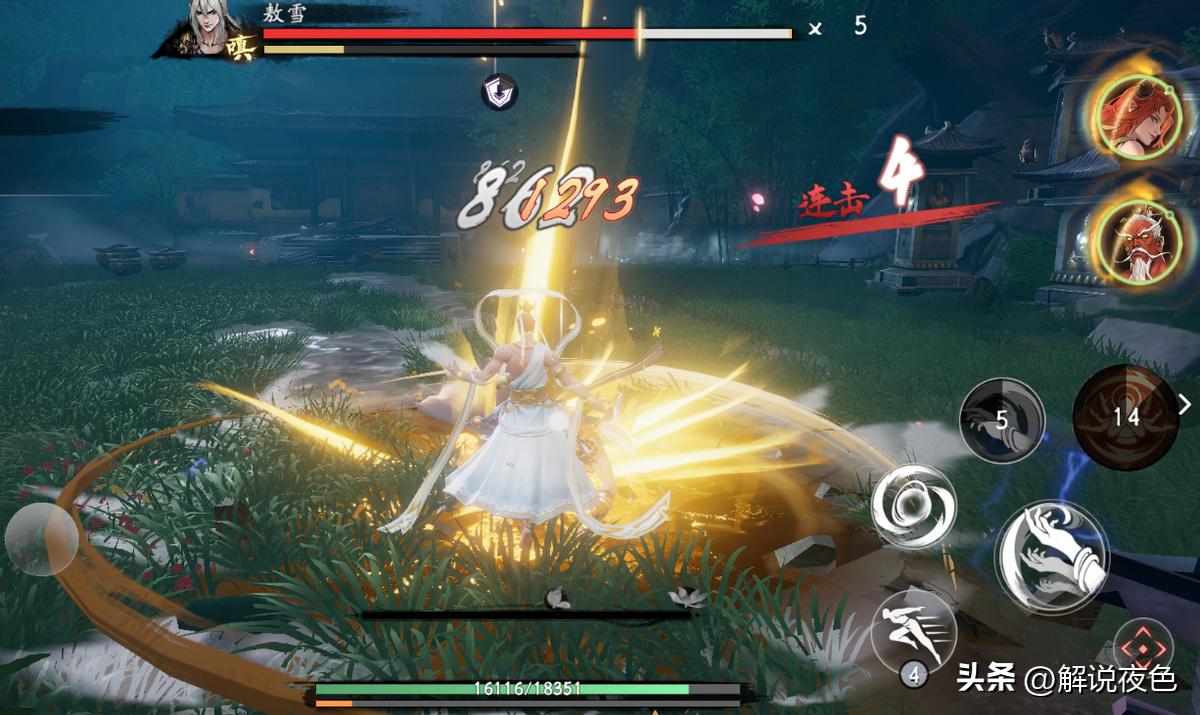The height and width of the screenshot is (715, 1200).
Task: Switch to the red-faced white-bearded elder
Action: (1140, 244)
